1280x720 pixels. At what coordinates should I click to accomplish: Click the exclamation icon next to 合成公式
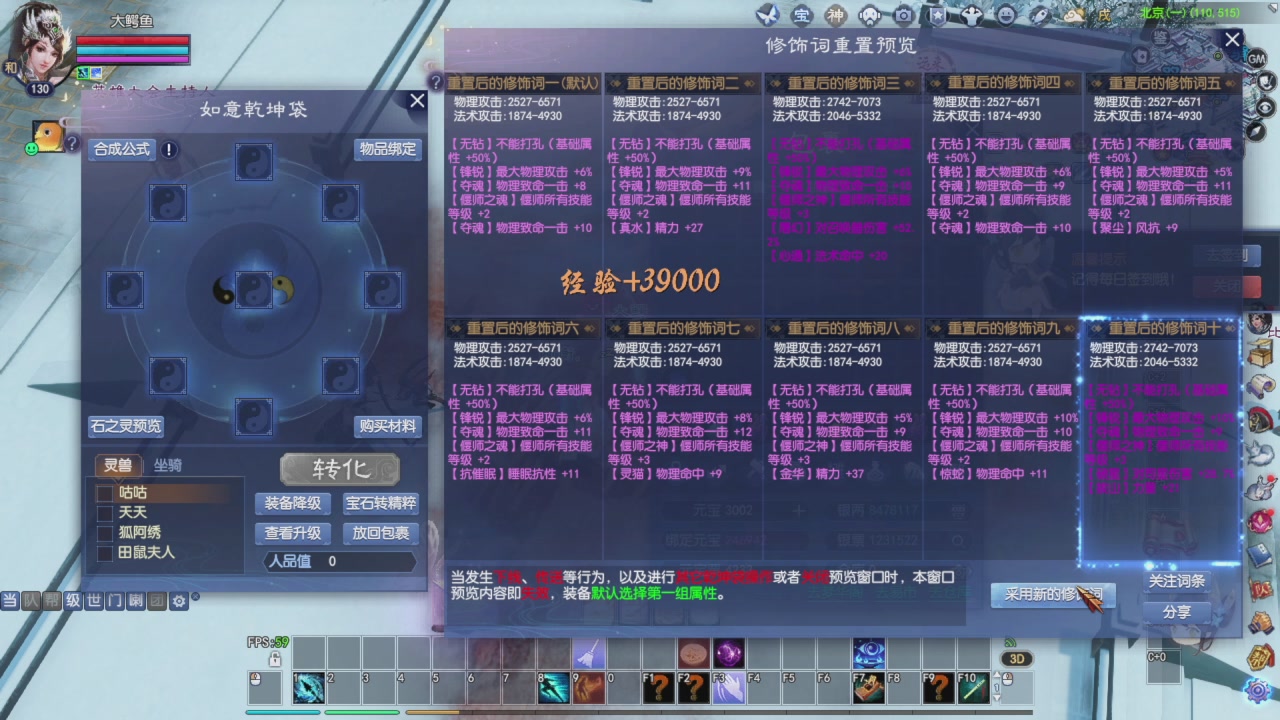point(166,150)
